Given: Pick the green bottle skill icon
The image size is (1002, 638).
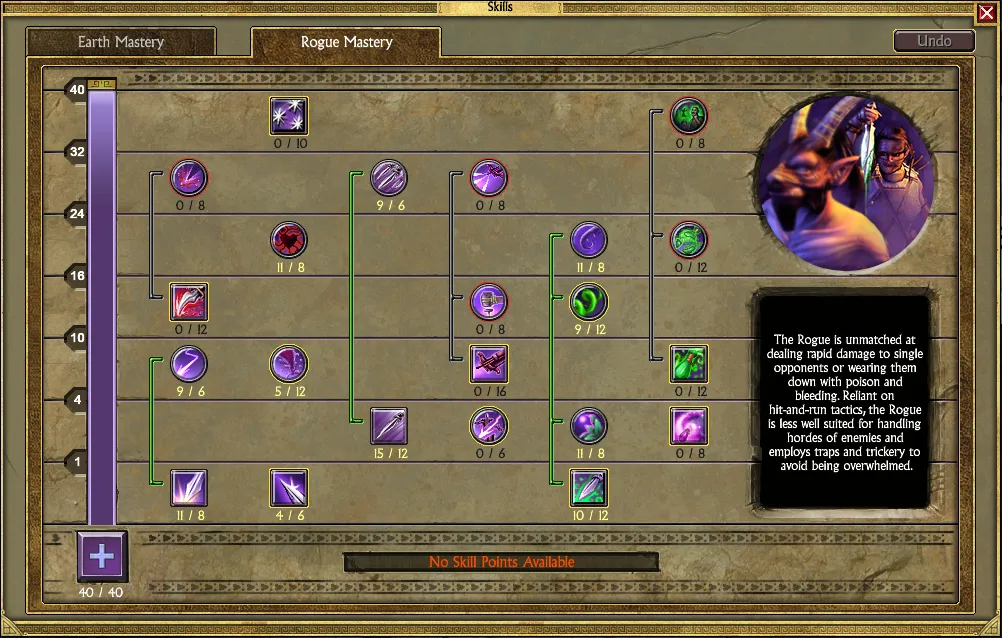Looking at the screenshot, I should [689, 364].
